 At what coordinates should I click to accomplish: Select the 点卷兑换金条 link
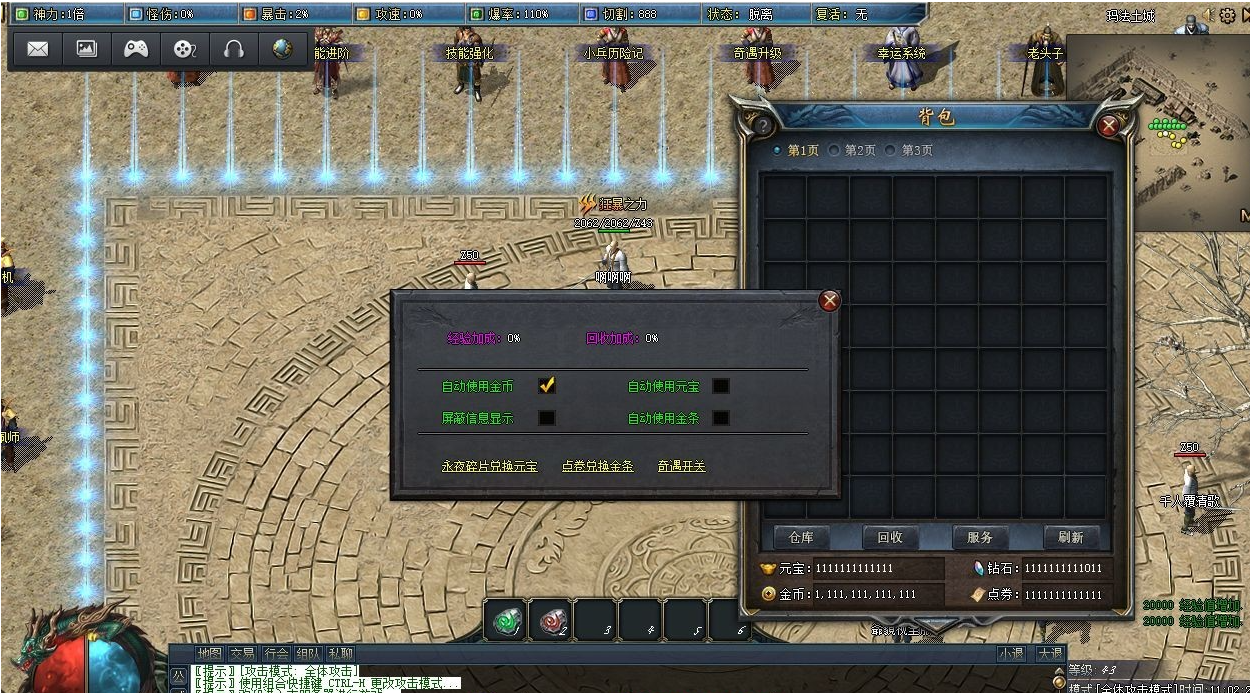597,466
